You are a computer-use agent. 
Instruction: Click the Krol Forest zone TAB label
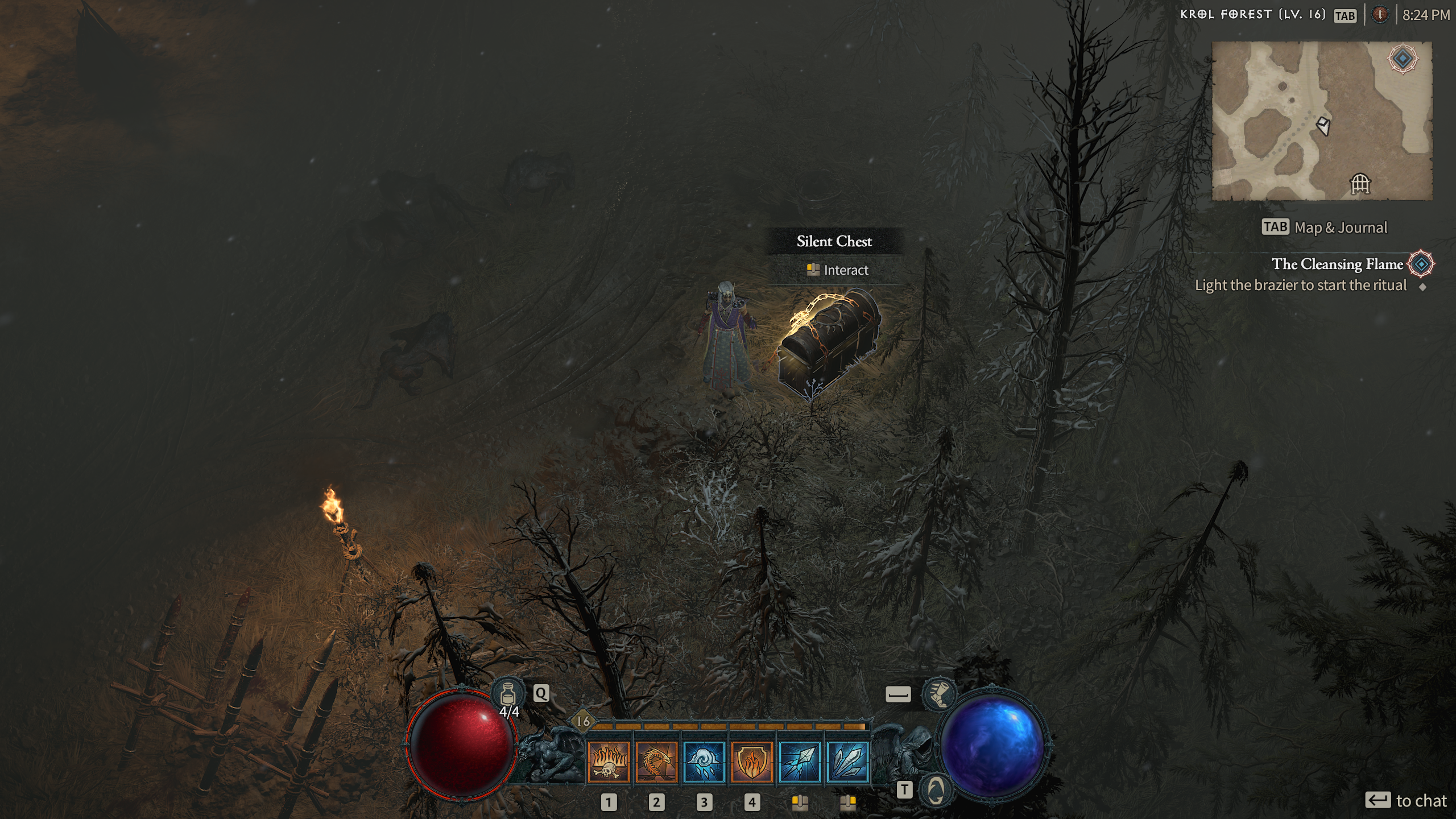coord(1345,15)
